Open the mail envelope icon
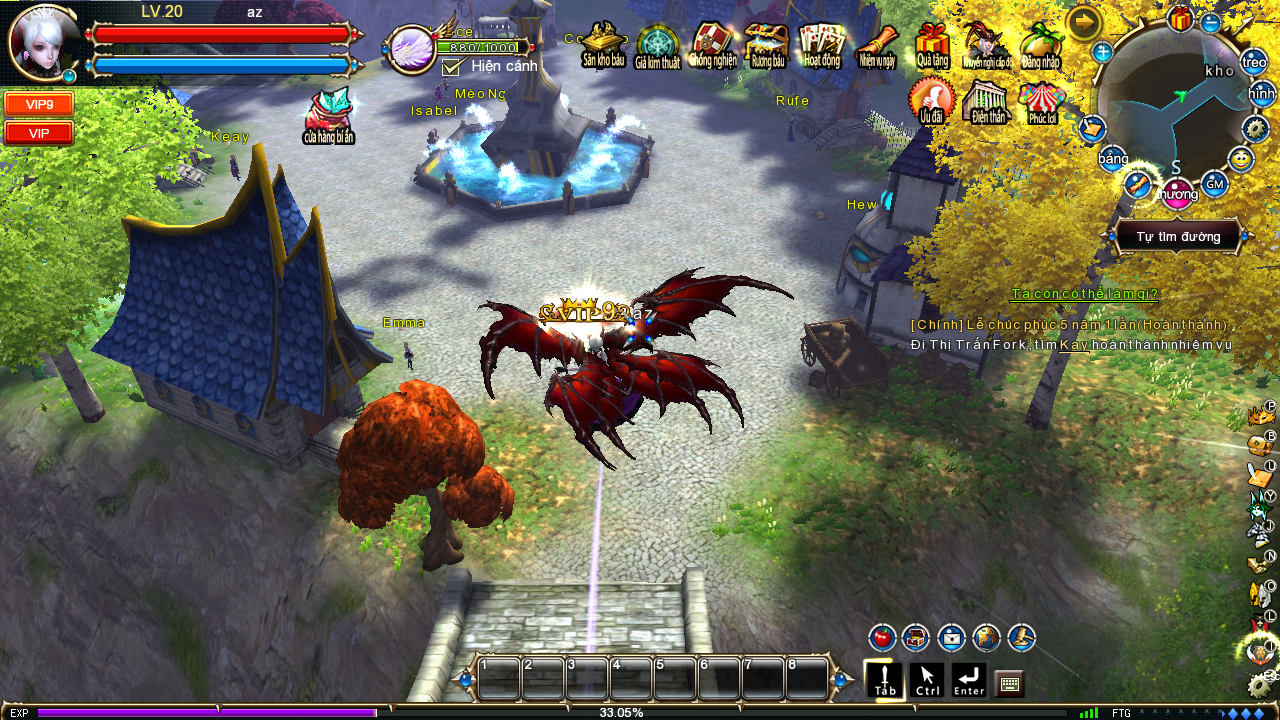The width and height of the screenshot is (1280, 720). (x=951, y=637)
